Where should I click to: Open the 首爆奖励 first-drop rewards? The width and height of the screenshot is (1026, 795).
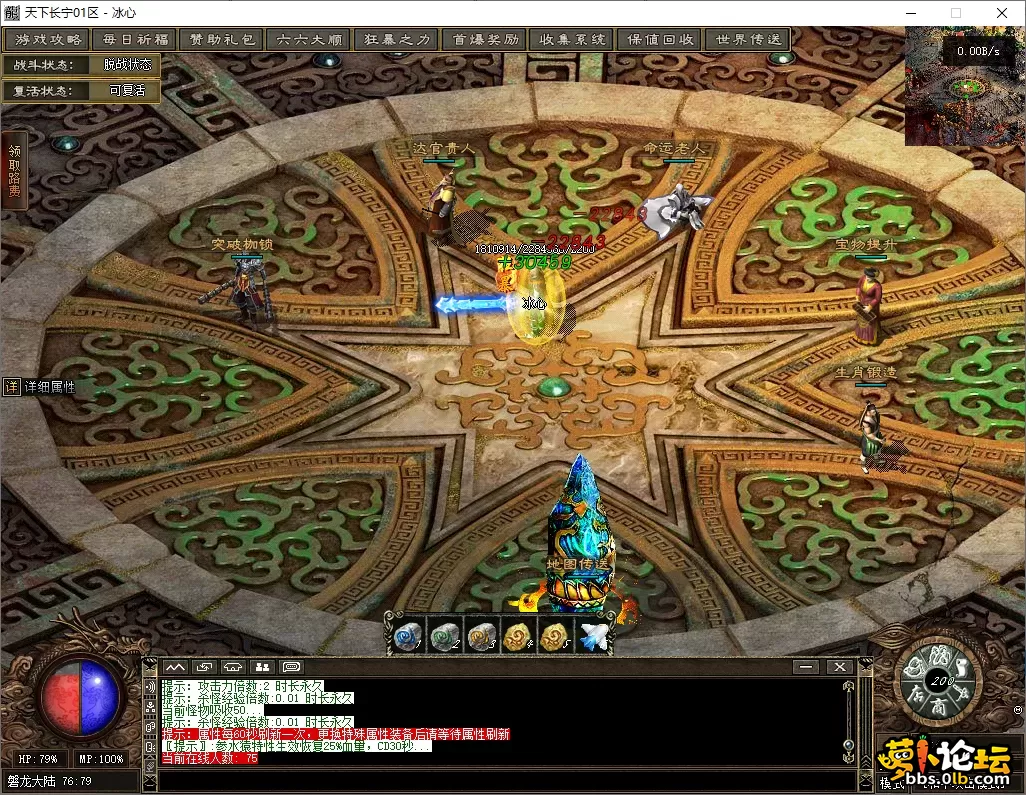pos(484,40)
